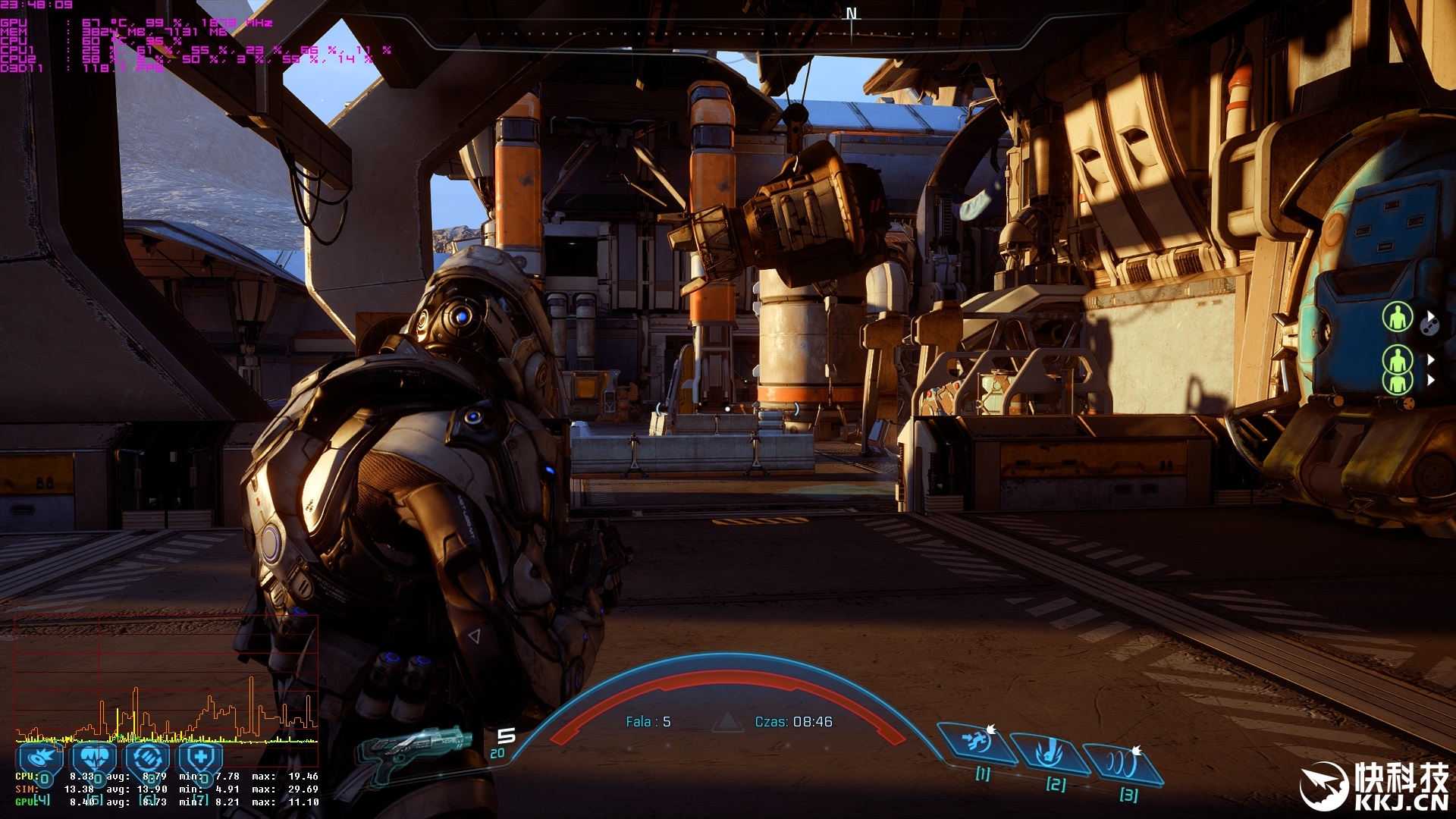Activate the charging figure ability

click(977, 743)
